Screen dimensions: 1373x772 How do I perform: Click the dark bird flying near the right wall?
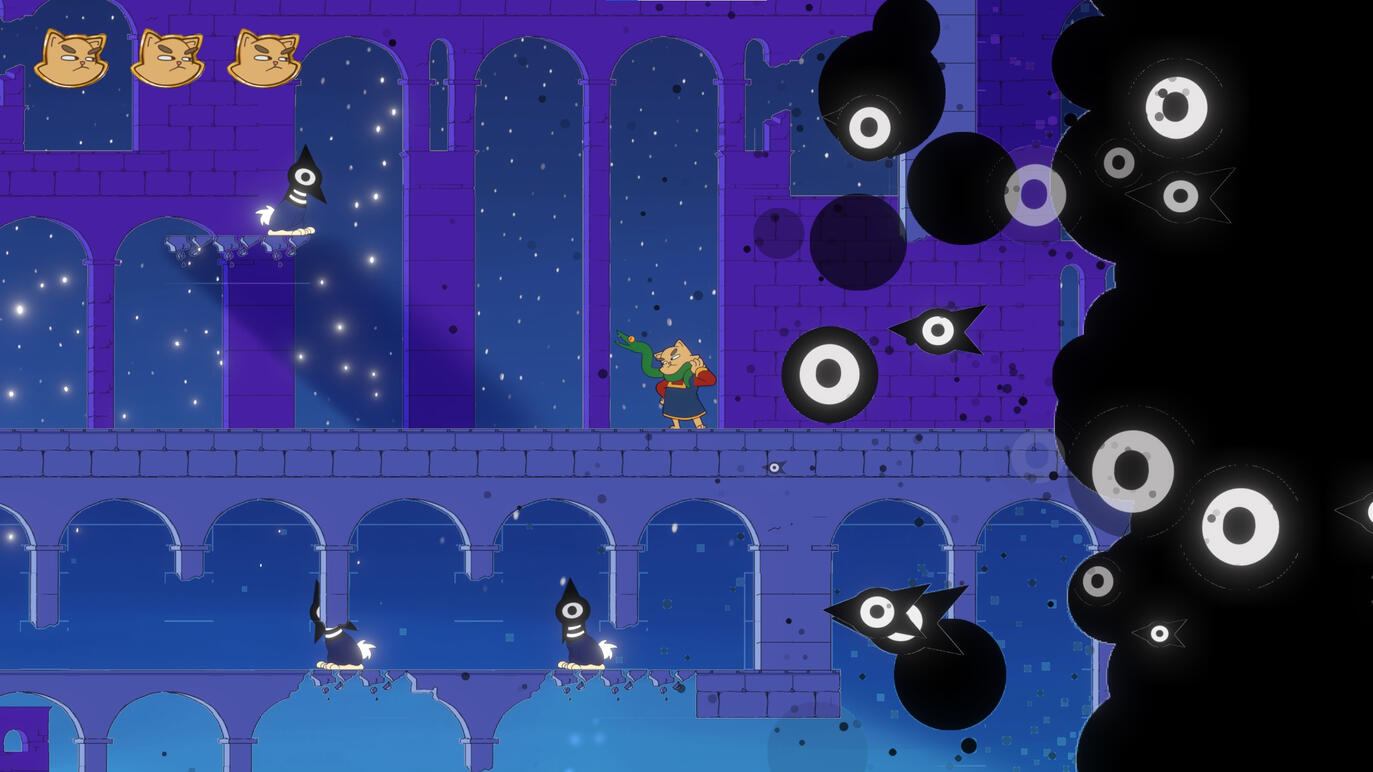click(x=935, y=330)
